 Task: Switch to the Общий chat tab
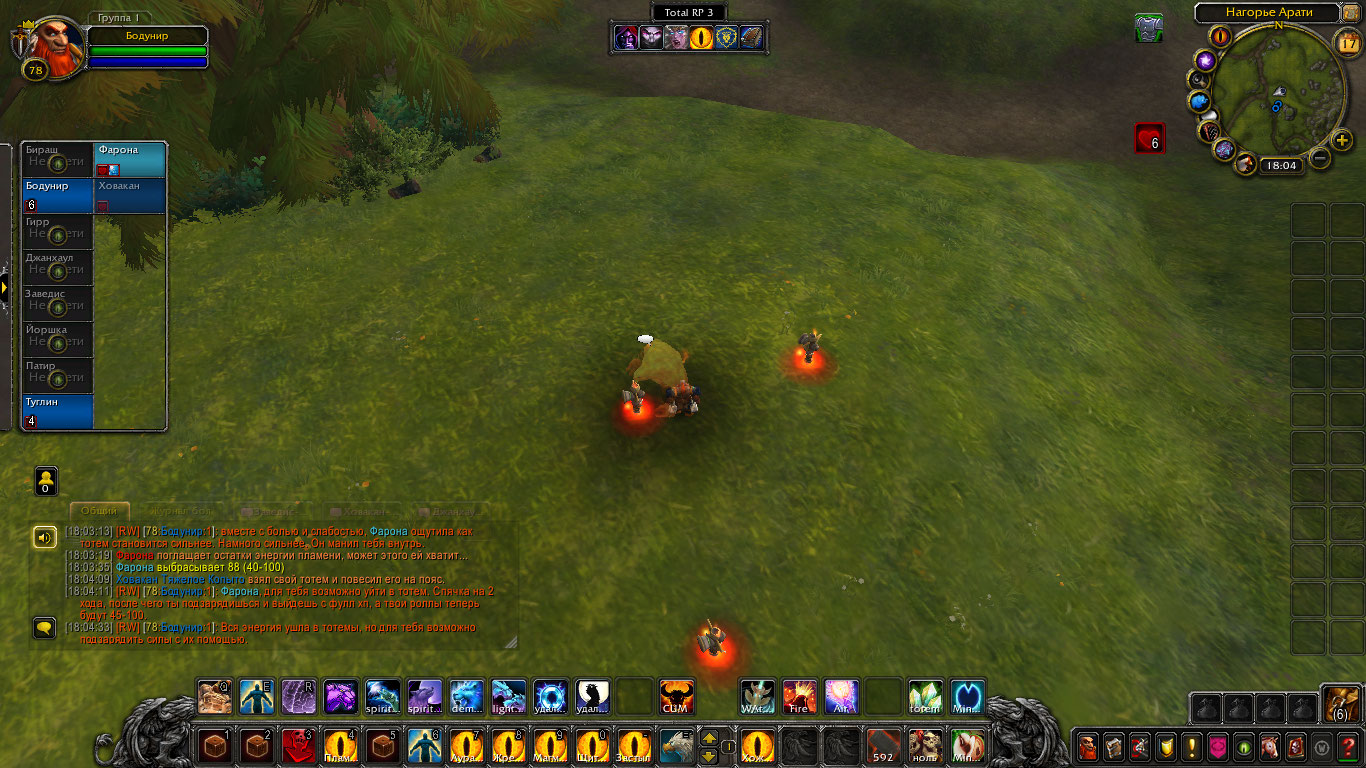pyautogui.click(x=99, y=511)
